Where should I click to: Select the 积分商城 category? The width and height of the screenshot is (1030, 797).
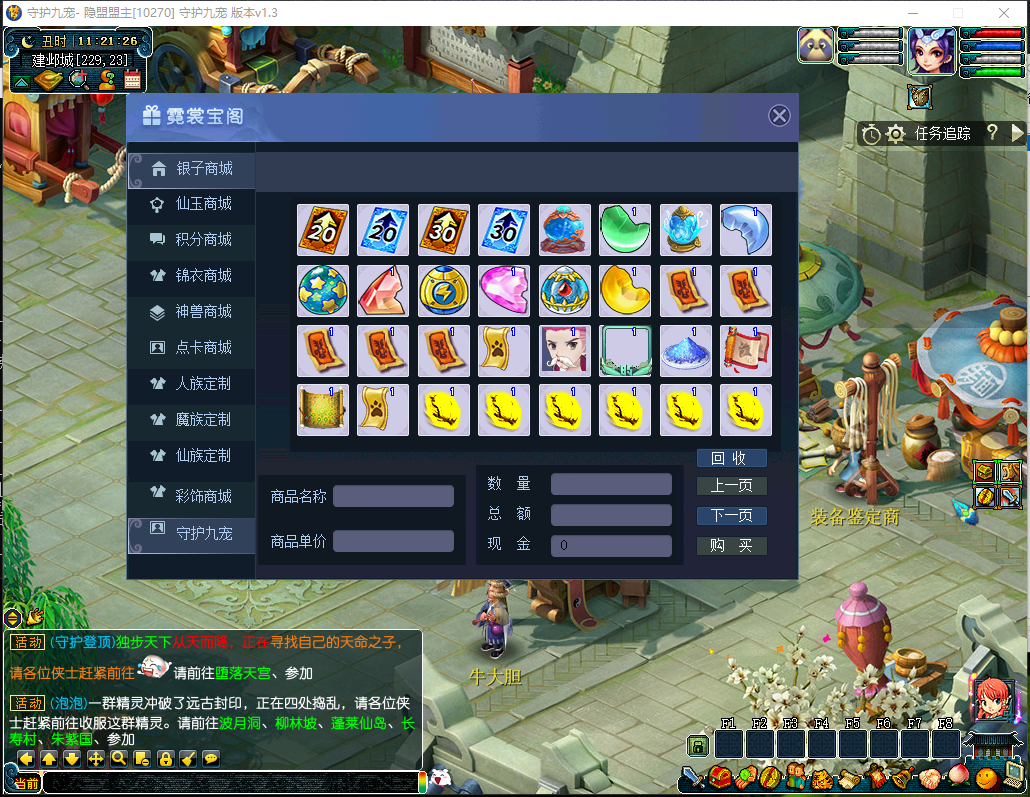pyautogui.click(x=191, y=240)
